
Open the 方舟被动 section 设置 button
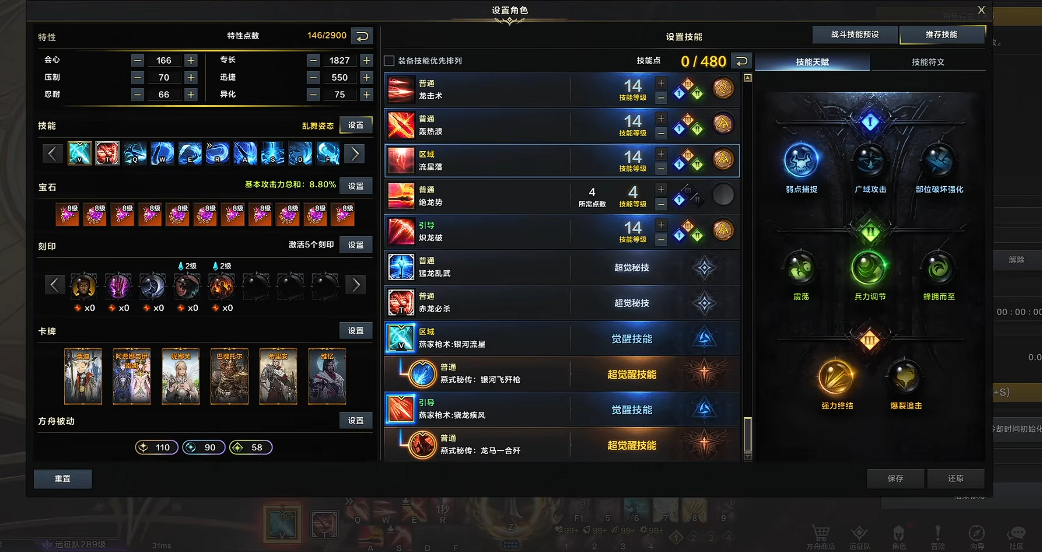pos(356,421)
